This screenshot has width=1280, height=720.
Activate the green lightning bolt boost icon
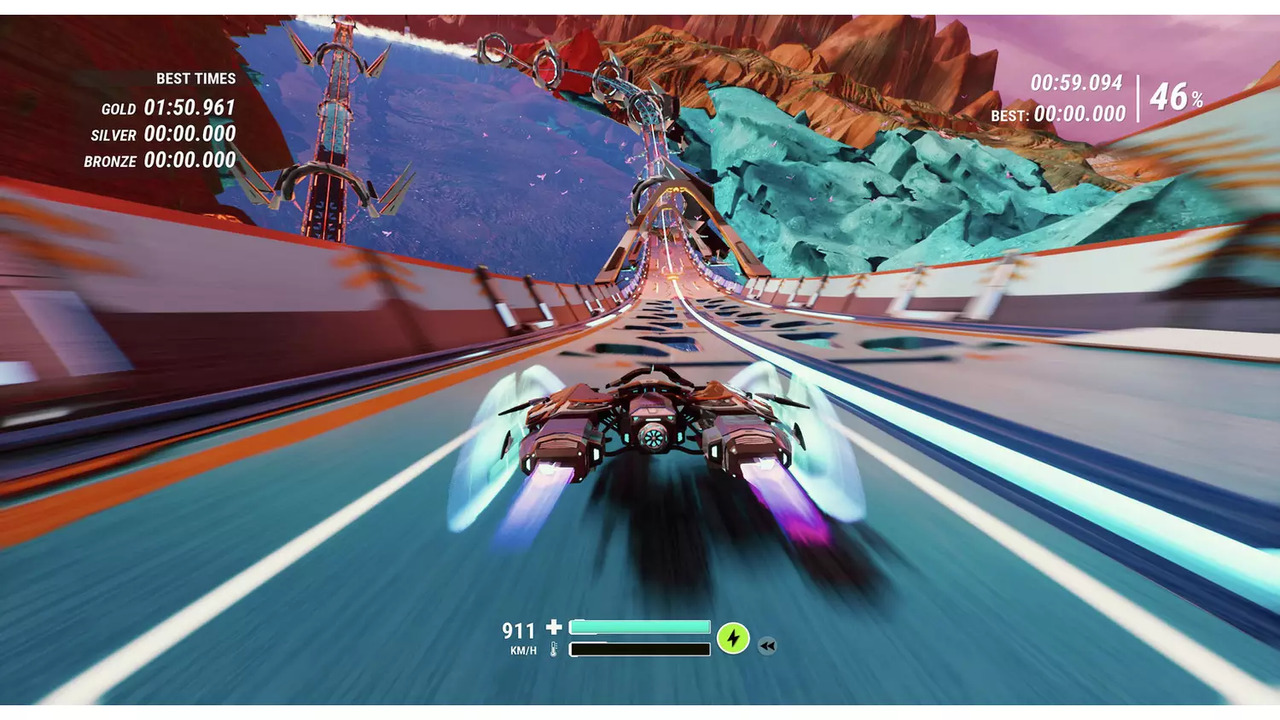[733, 638]
